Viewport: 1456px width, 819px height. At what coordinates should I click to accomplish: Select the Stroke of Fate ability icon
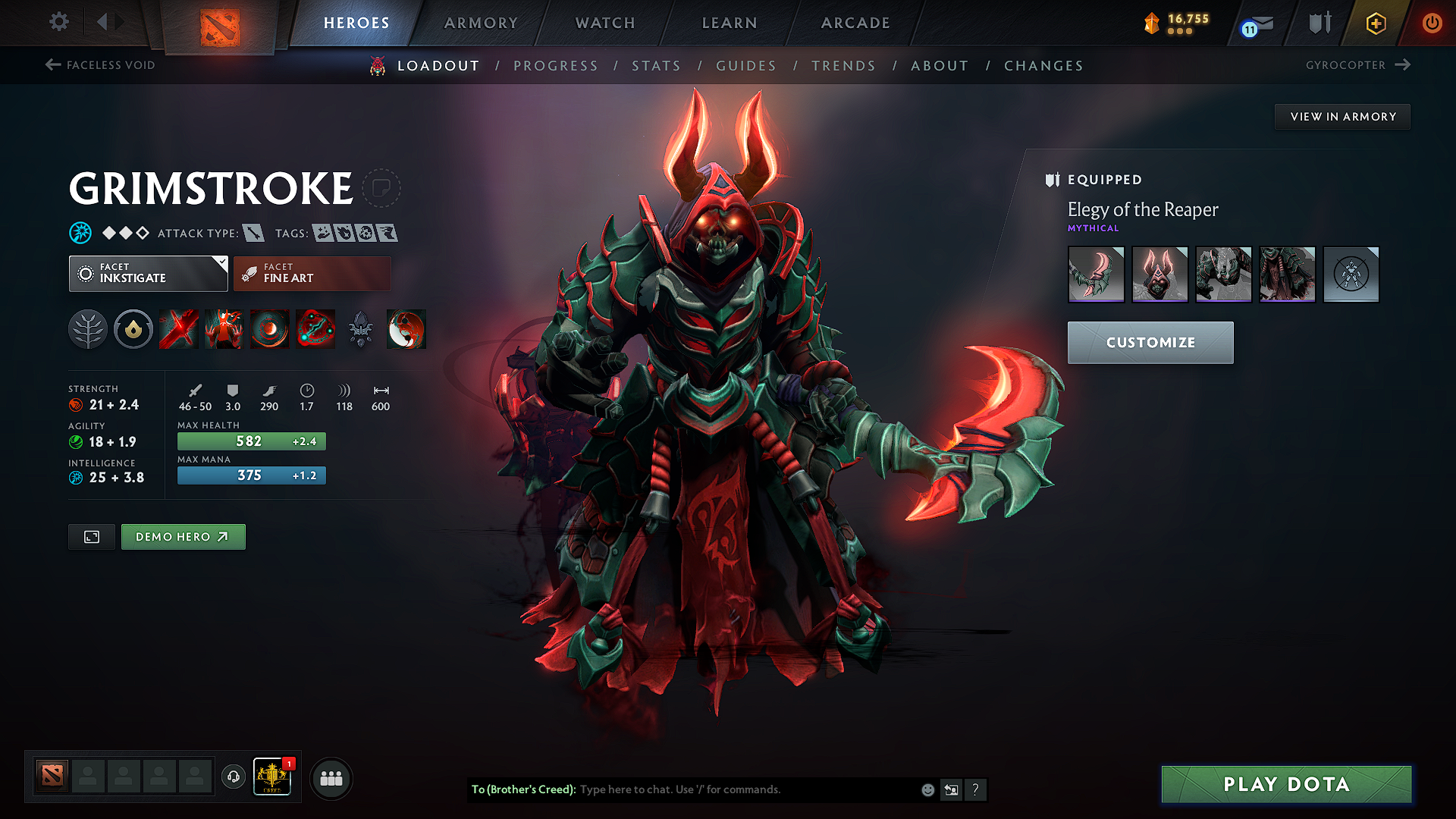178,329
